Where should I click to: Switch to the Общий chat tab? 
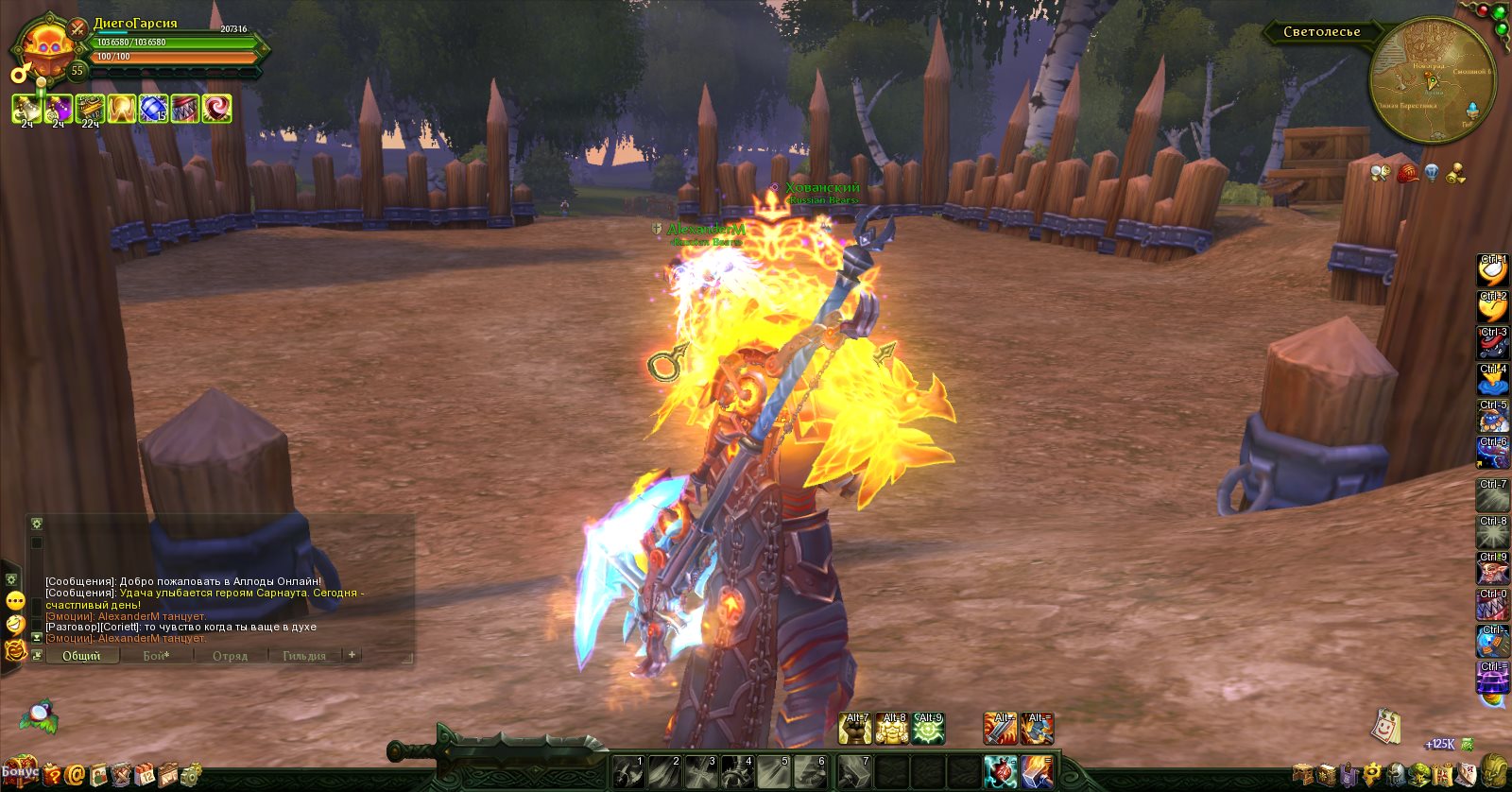coord(81,656)
